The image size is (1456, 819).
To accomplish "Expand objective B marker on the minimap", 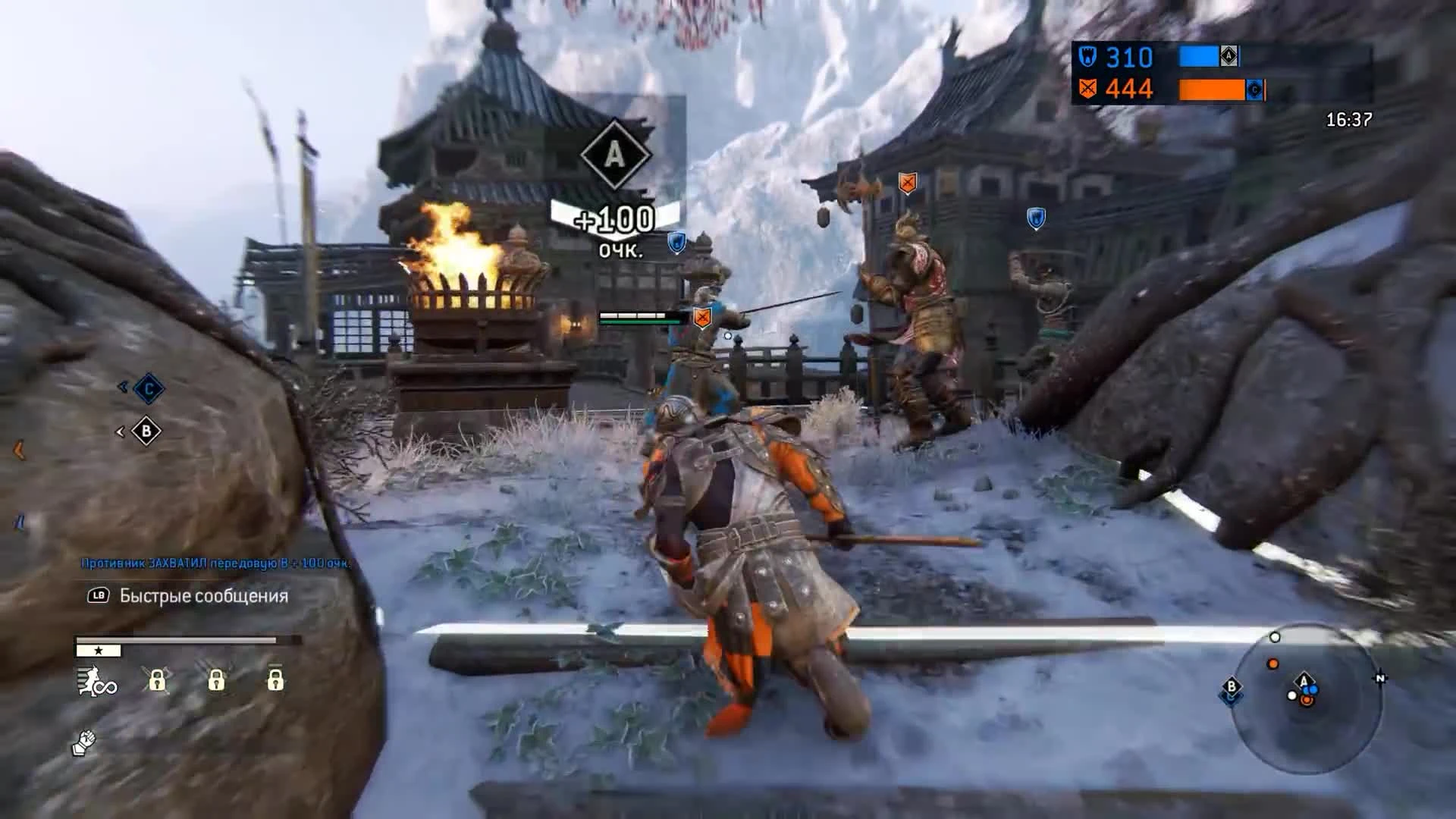I will [1232, 686].
